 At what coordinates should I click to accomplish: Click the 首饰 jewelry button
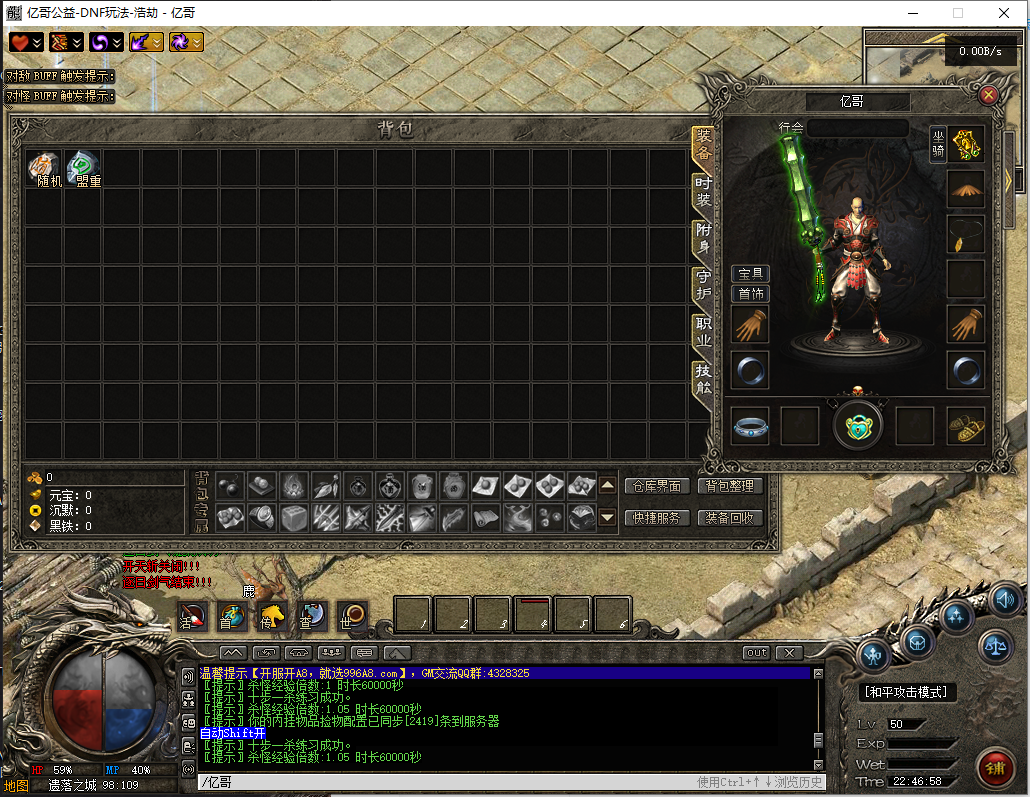click(751, 294)
